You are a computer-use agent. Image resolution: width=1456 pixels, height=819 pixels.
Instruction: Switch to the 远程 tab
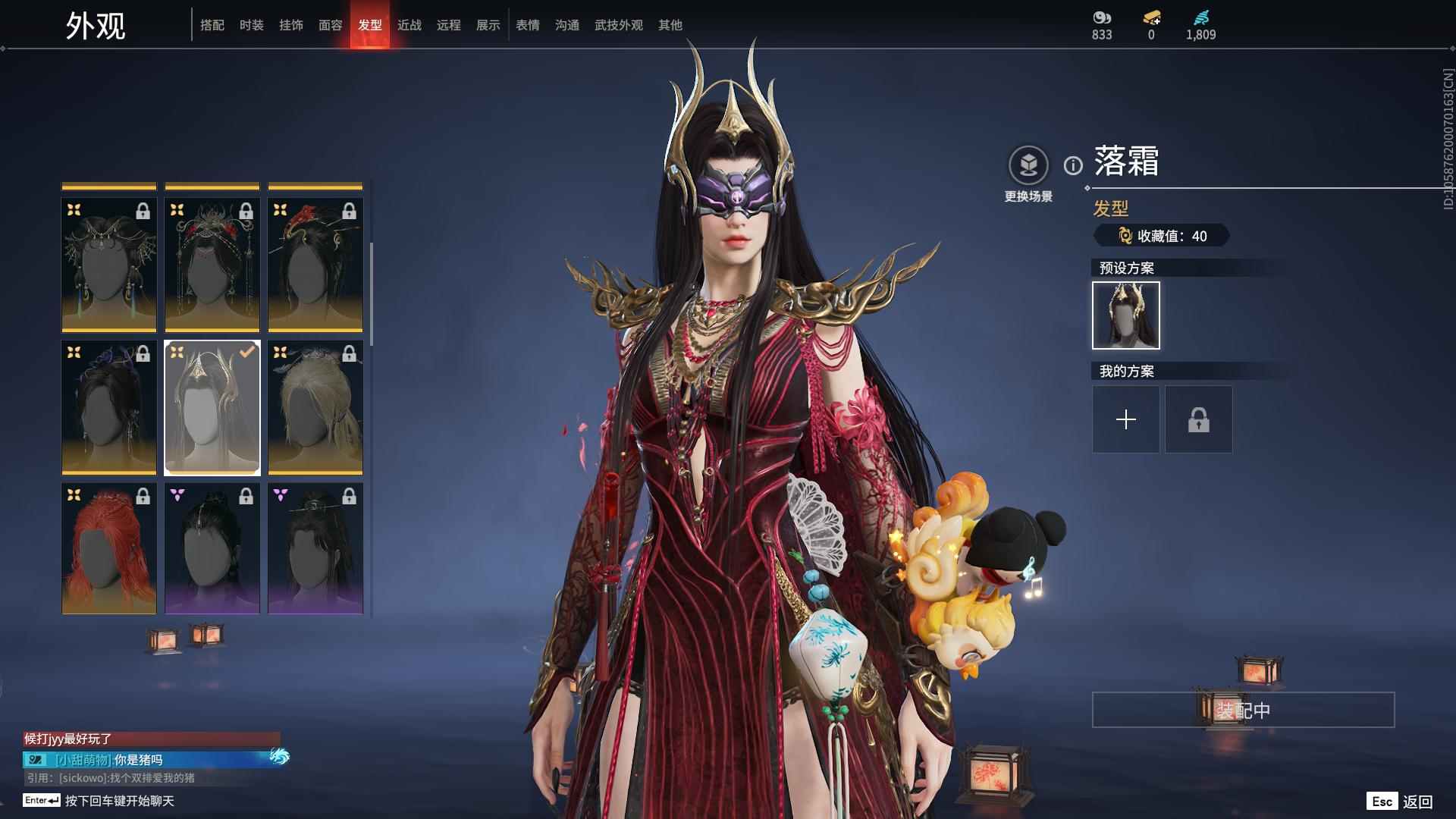click(x=449, y=25)
